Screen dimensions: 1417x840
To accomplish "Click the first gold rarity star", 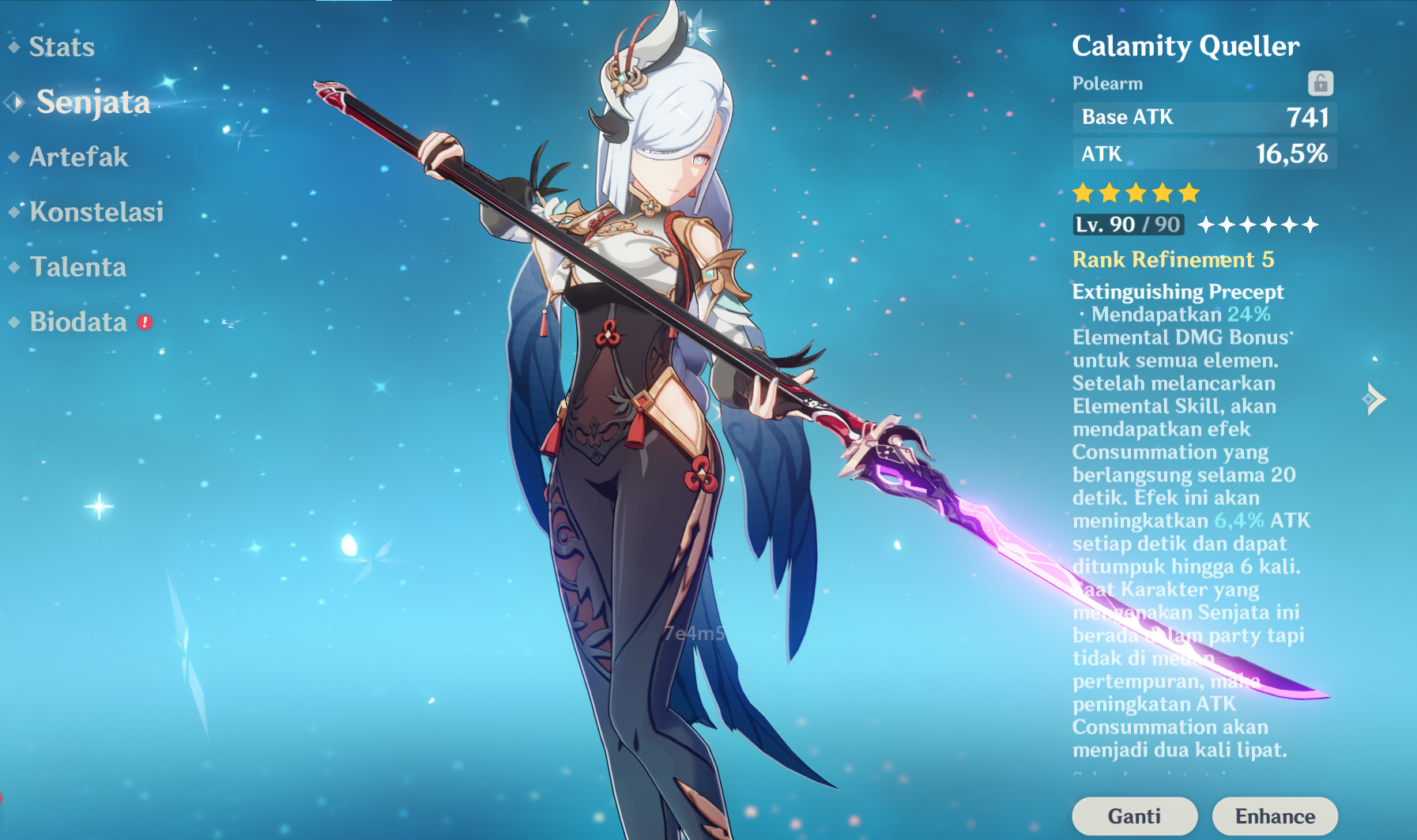I will pyautogui.click(x=1081, y=190).
